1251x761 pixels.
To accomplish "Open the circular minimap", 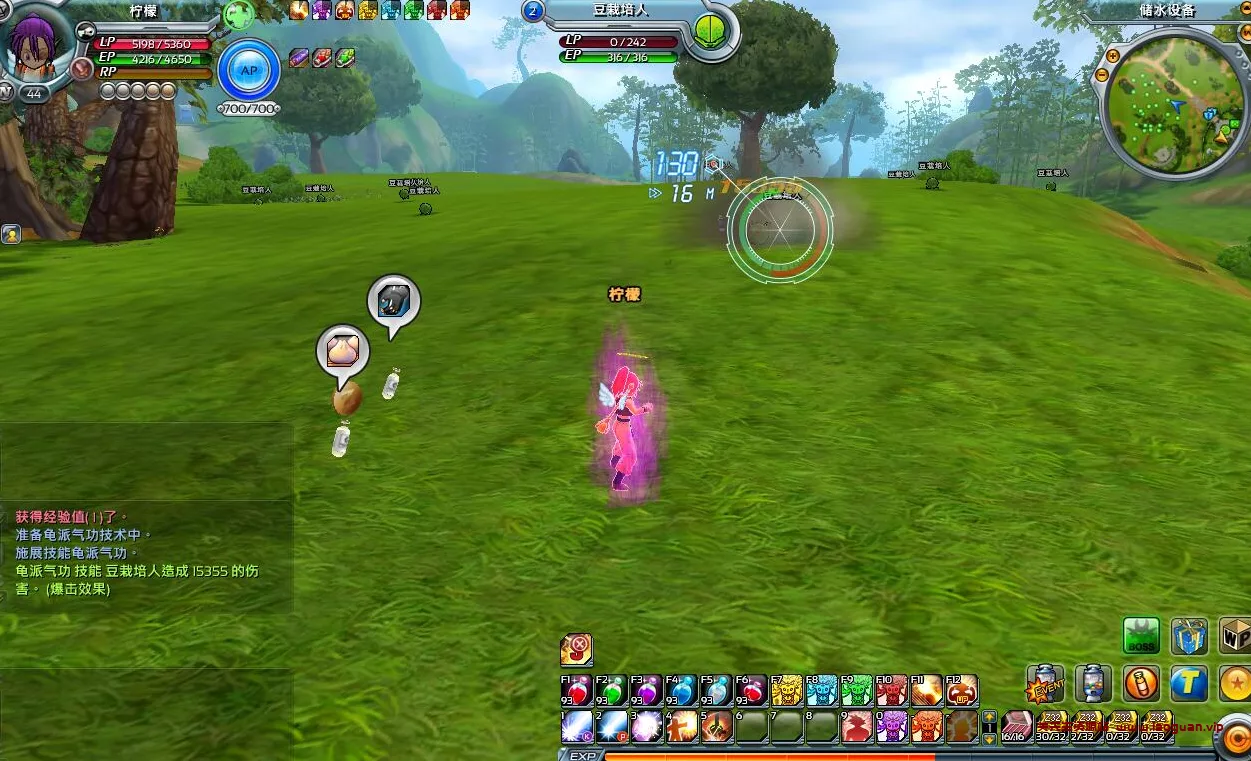I will 1168,106.
